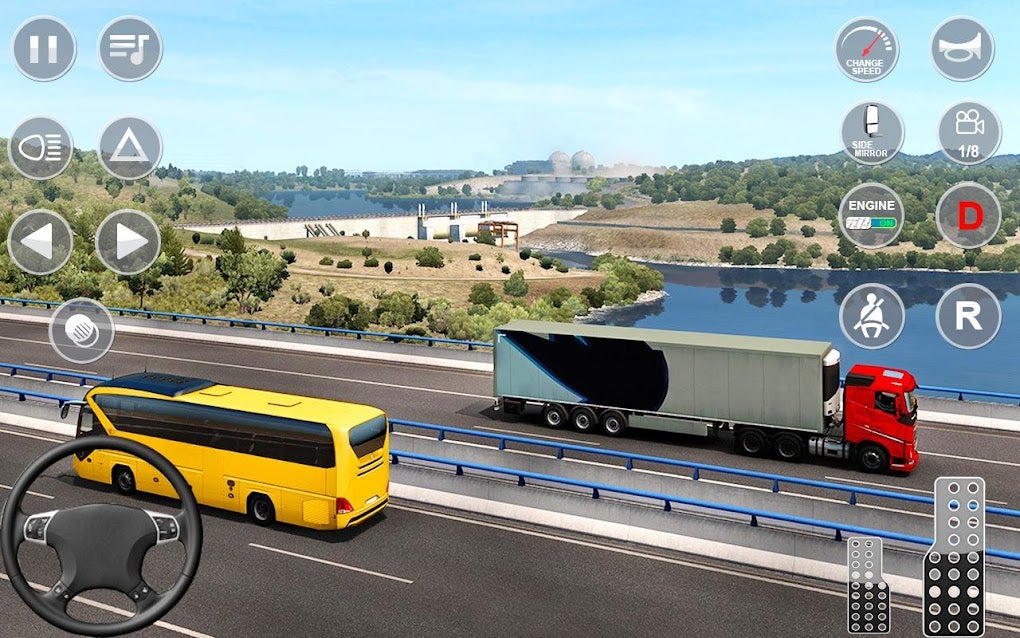Tap the Change Speed gauge button
The width and height of the screenshot is (1020, 638).
coord(866,49)
